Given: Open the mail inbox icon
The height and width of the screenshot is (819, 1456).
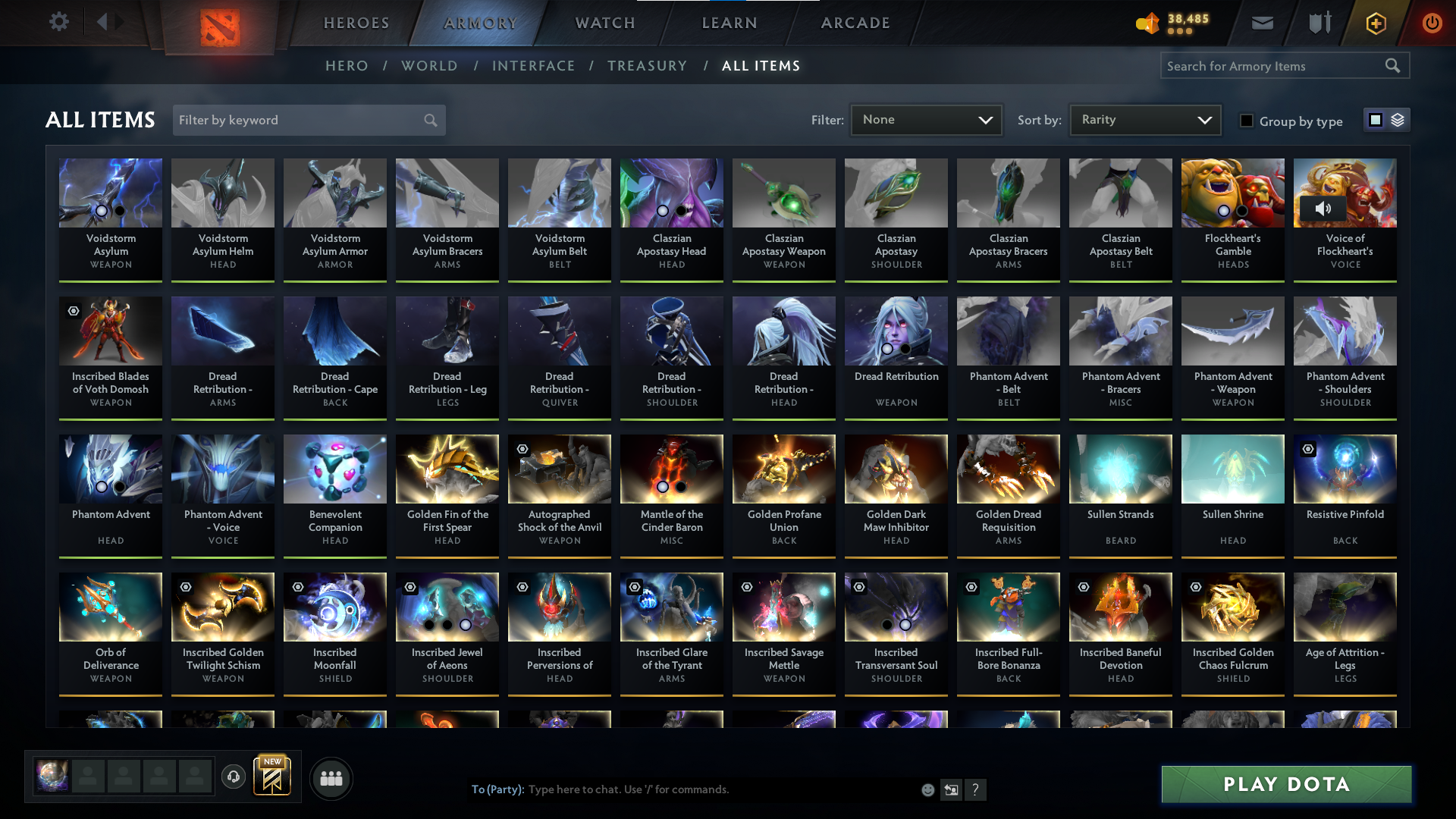Looking at the screenshot, I should click(1262, 23).
